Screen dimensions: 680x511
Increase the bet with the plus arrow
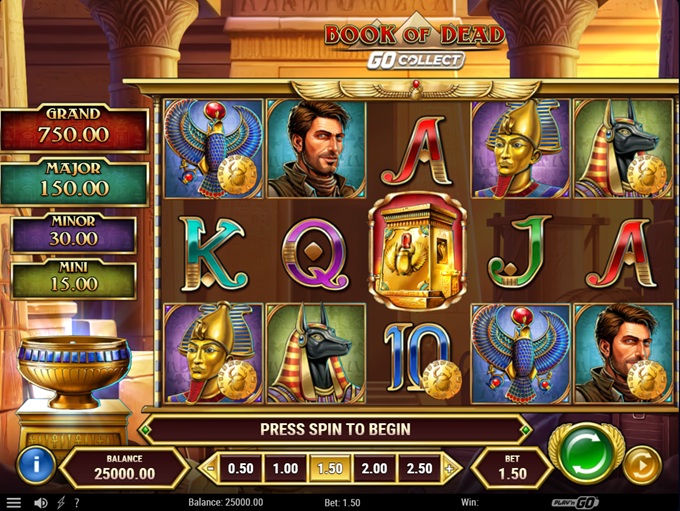click(449, 468)
